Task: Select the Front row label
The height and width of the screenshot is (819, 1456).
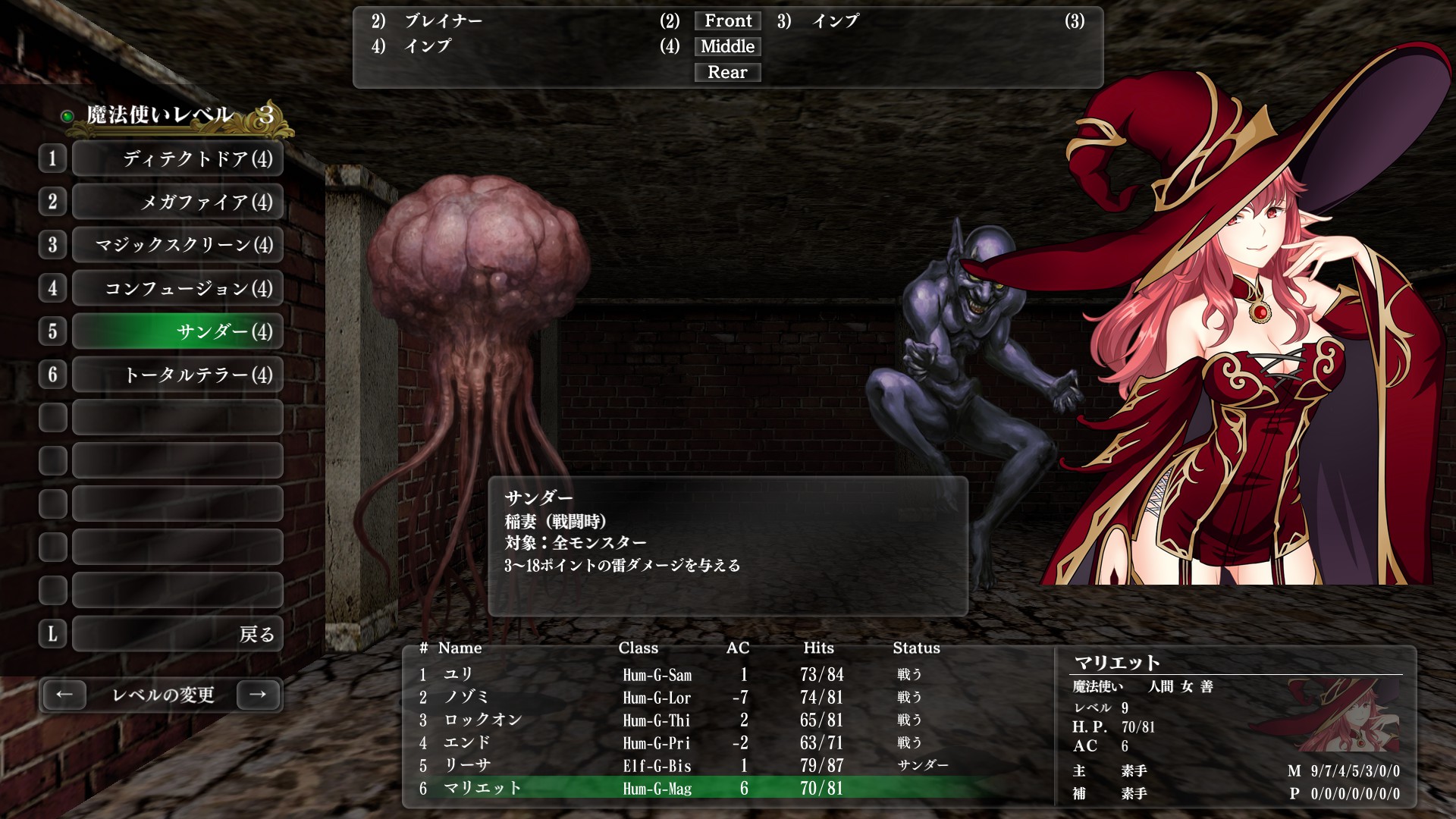Action: click(x=728, y=21)
